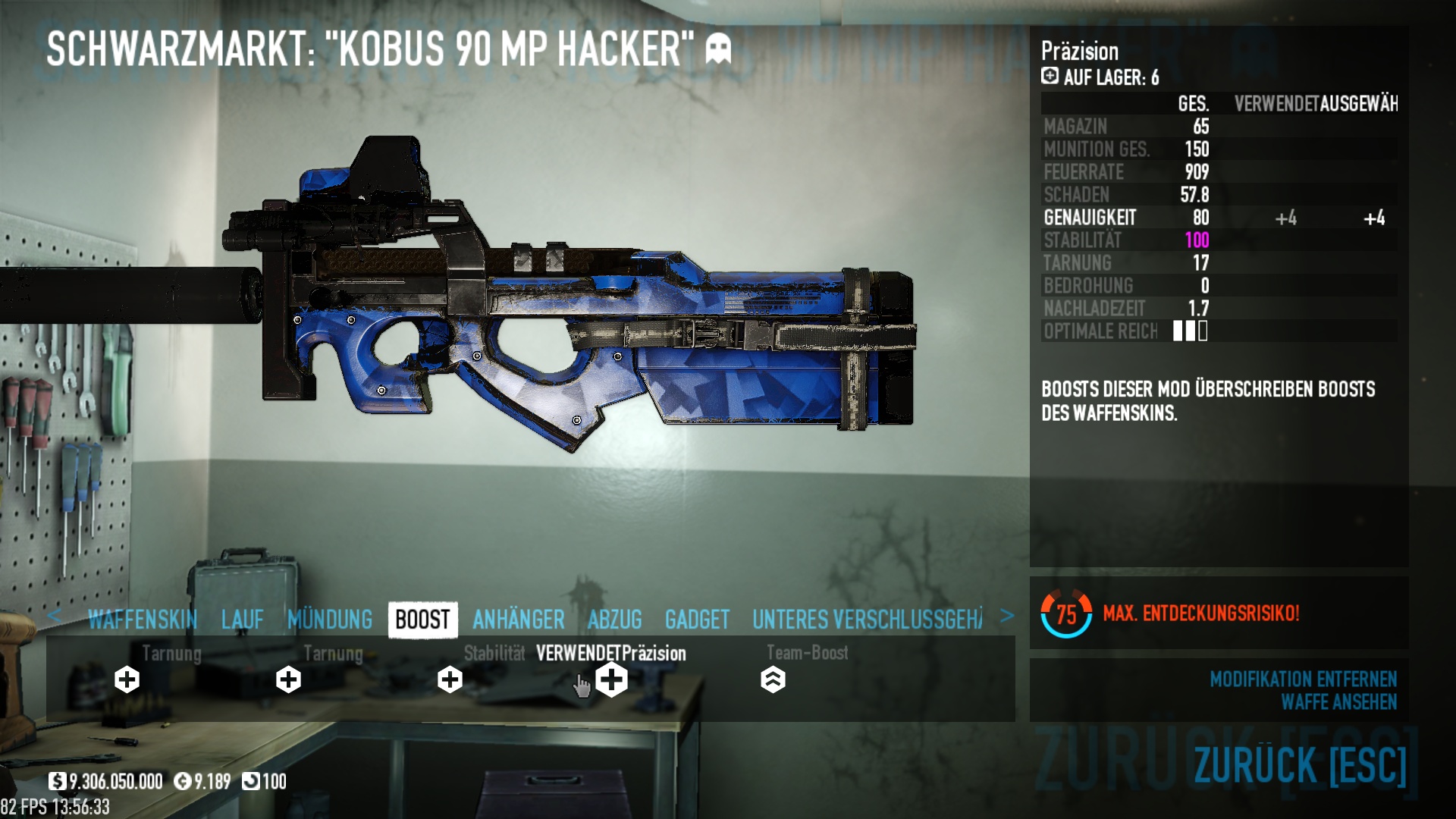
Task: Select the Team-Boost mod
Action: point(773,679)
